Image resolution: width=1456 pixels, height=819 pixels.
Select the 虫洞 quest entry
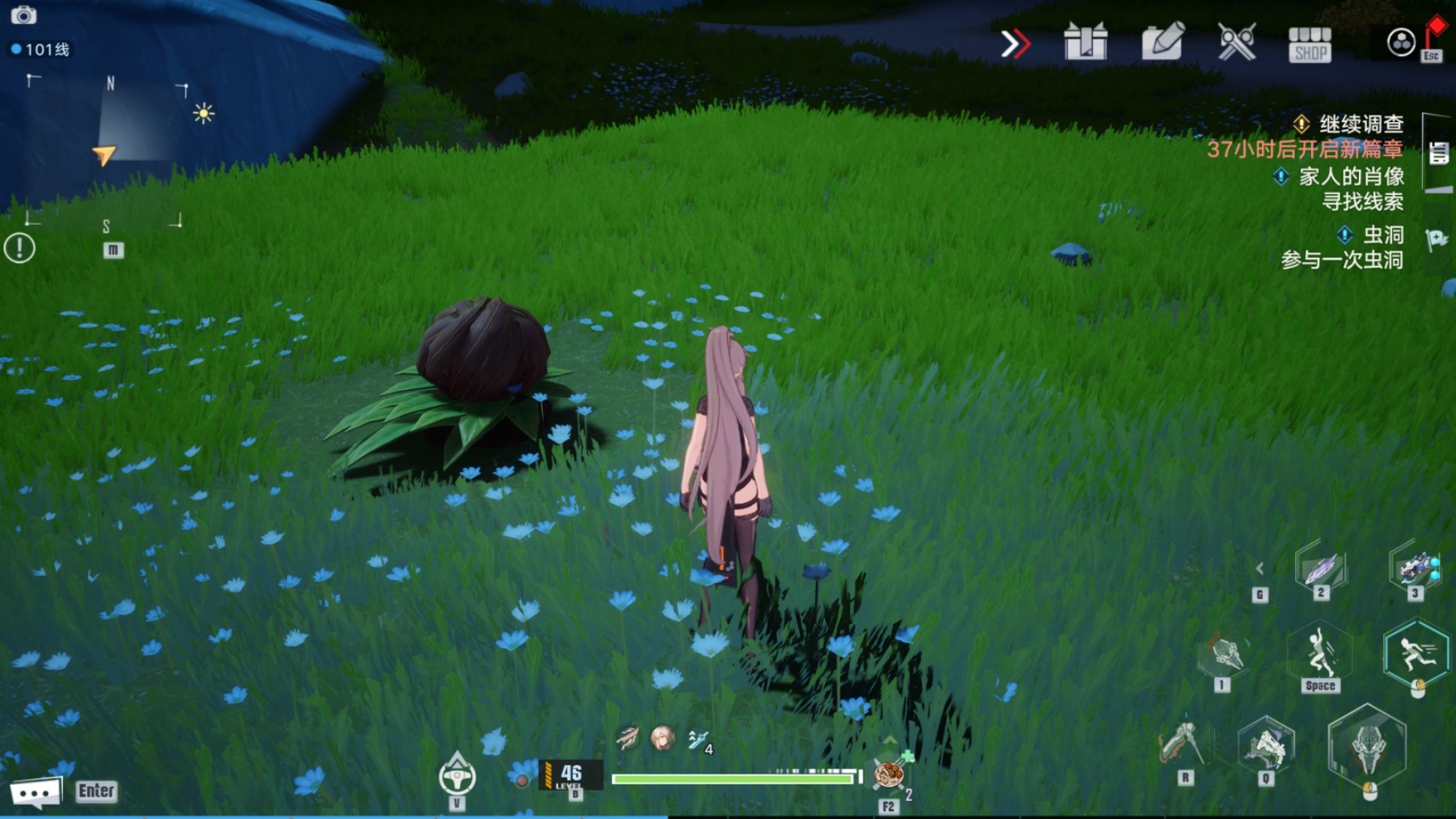point(1382,235)
